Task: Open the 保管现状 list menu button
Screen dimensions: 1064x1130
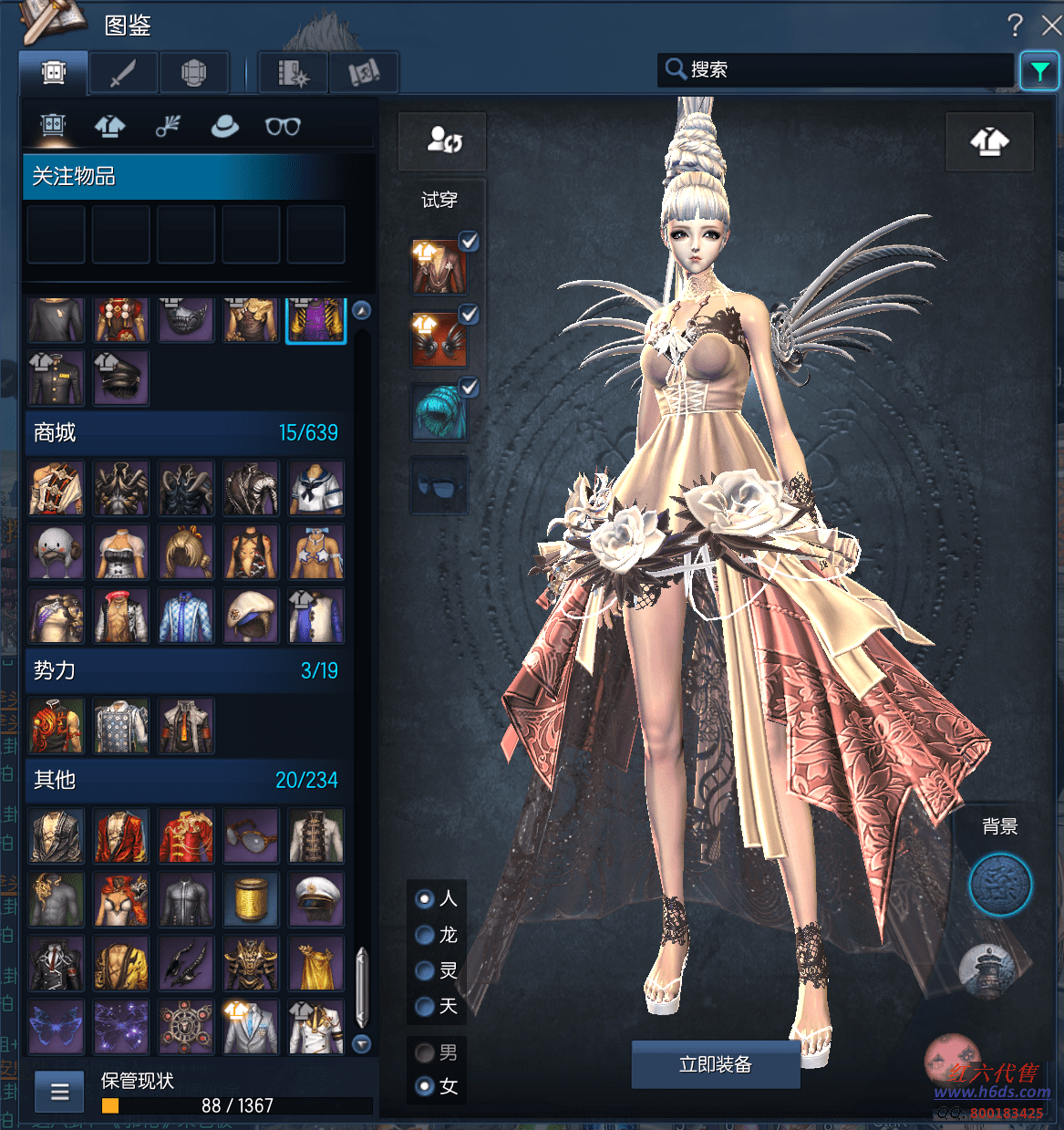Action: point(60,1092)
